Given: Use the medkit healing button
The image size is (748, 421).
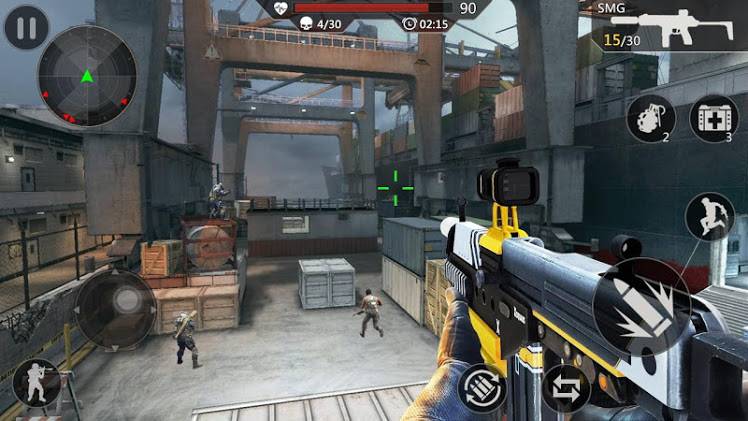Looking at the screenshot, I should [x=713, y=119].
